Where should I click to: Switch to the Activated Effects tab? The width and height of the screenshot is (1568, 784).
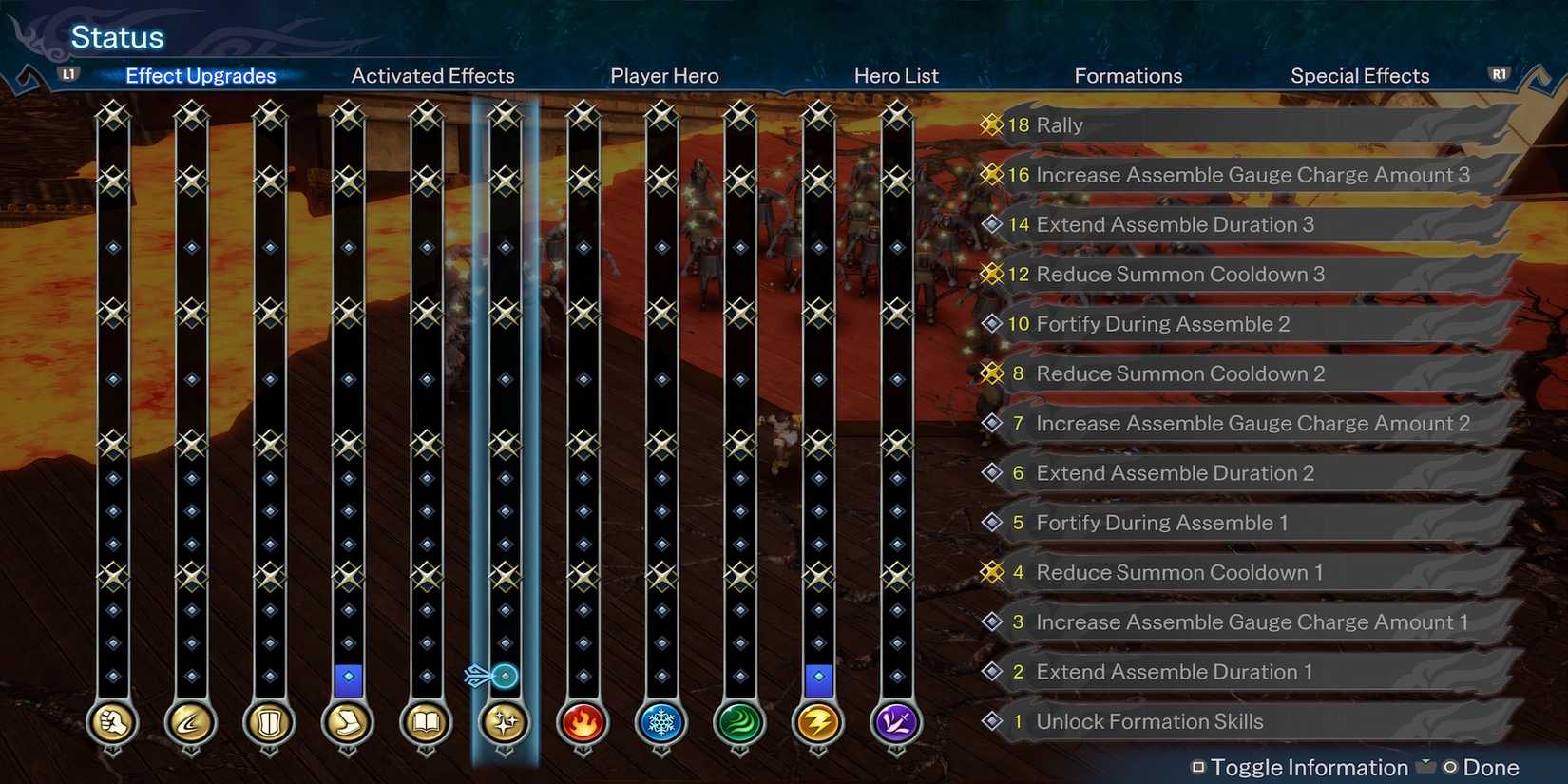tap(432, 75)
